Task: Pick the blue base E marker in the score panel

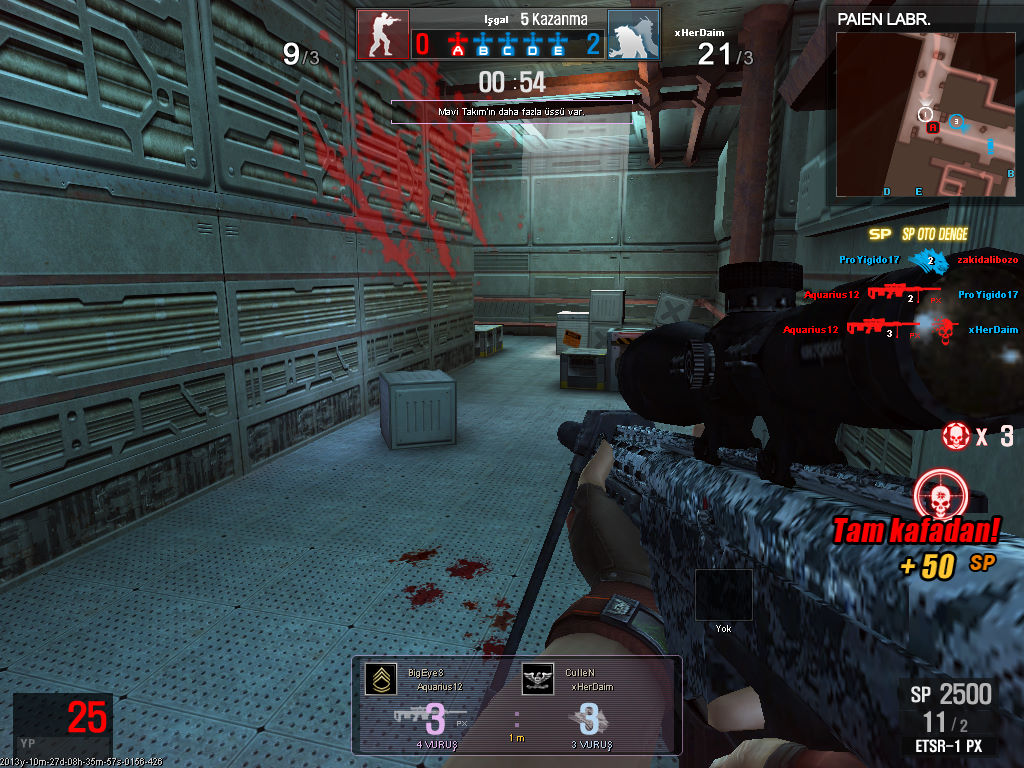Action: [x=559, y=43]
